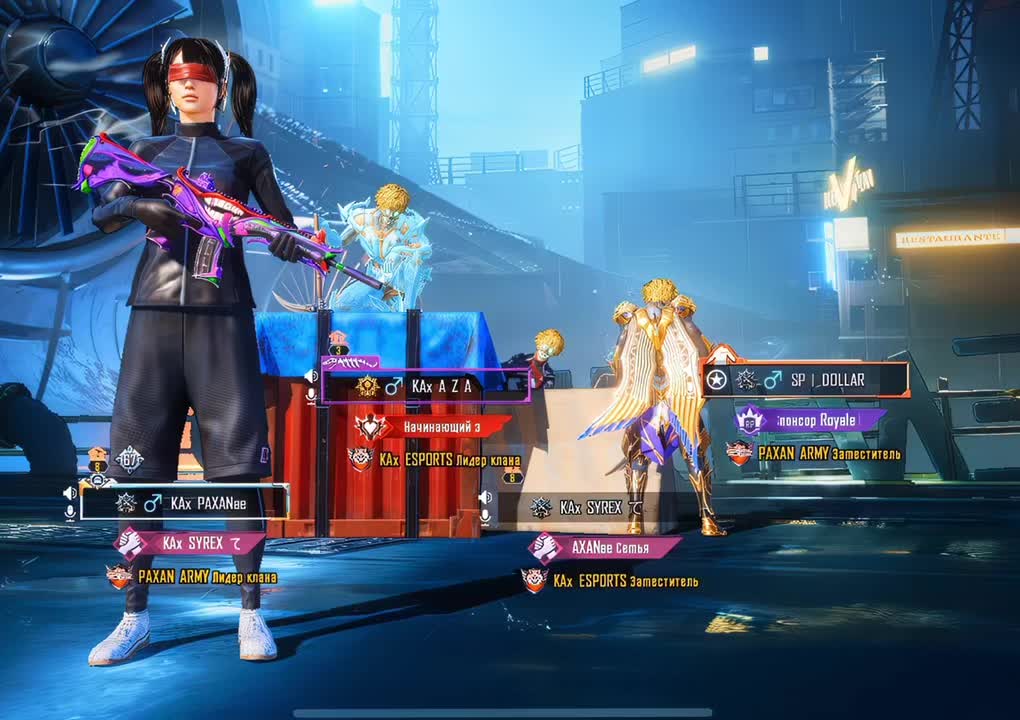1020x720 pixels.
Task: Toggle microphone icon beside KAx PAXANee
Action: (x=70, y=512)
